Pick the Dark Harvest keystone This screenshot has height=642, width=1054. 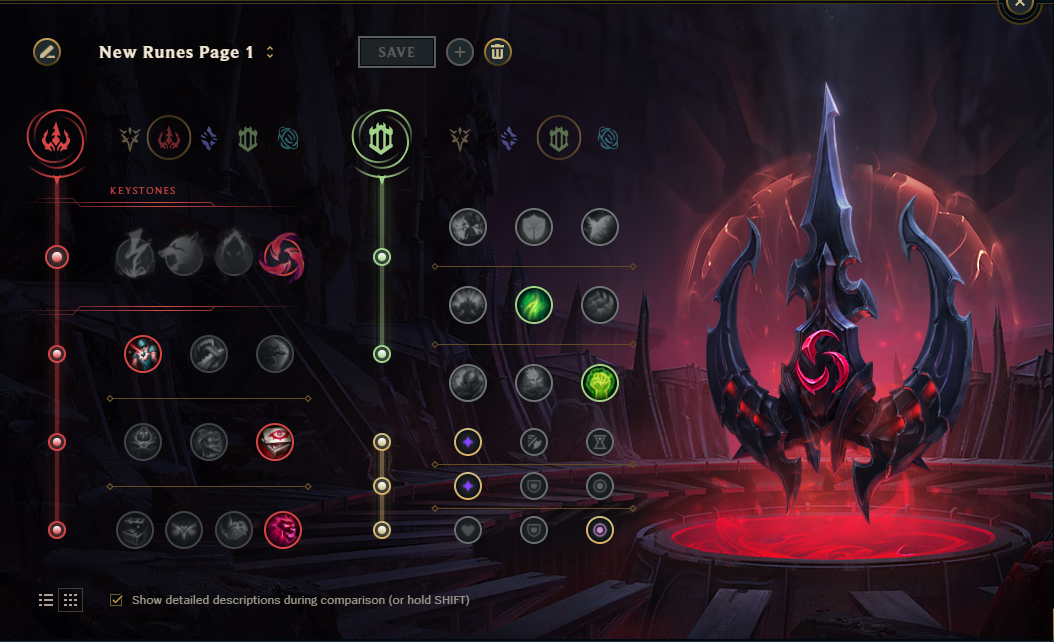(234, 257)
